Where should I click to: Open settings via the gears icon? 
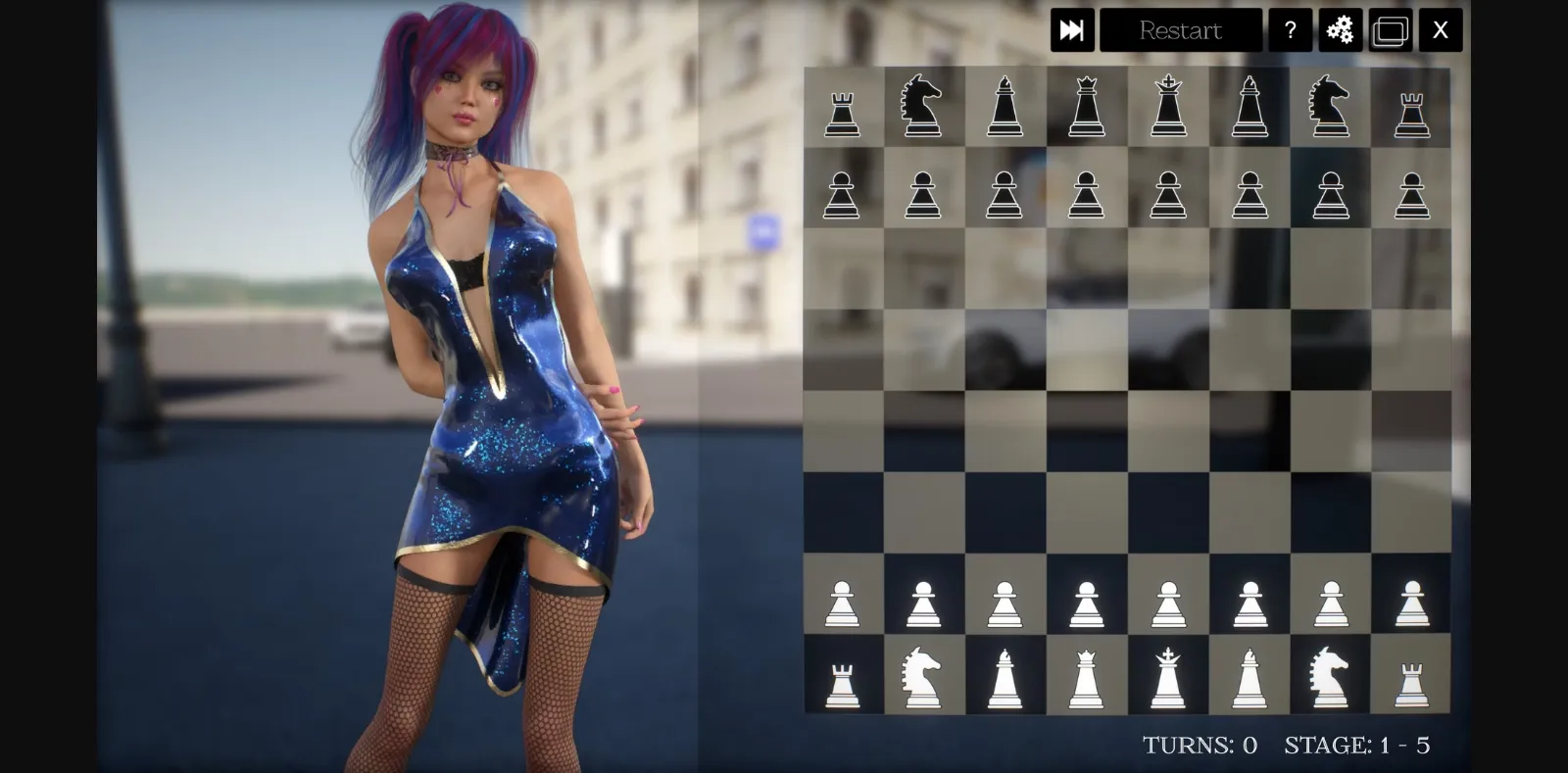(1341, 30)
